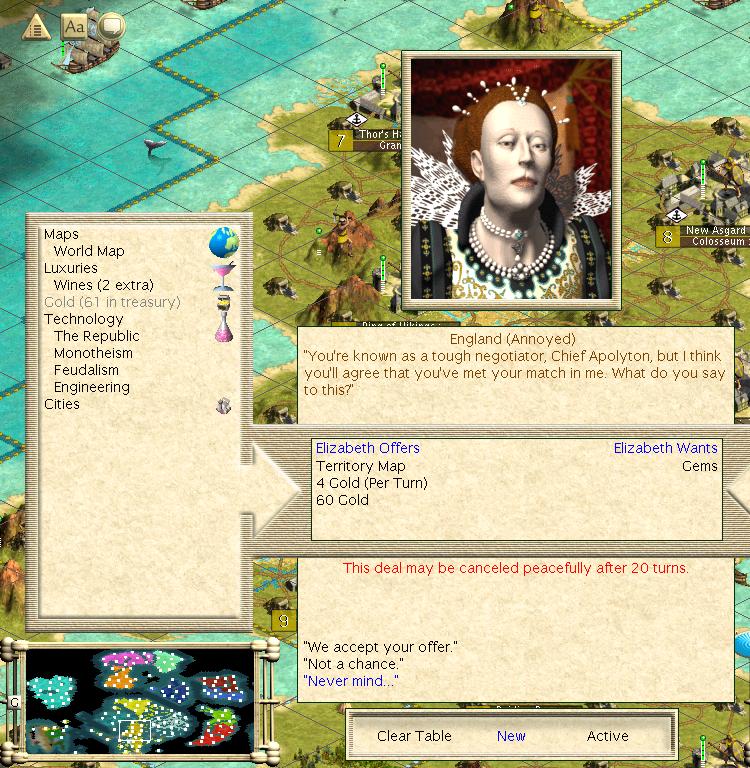The image size is (750, 768).
Task: Pick Monotheism from the technology list
Action: tap(93, 353)
